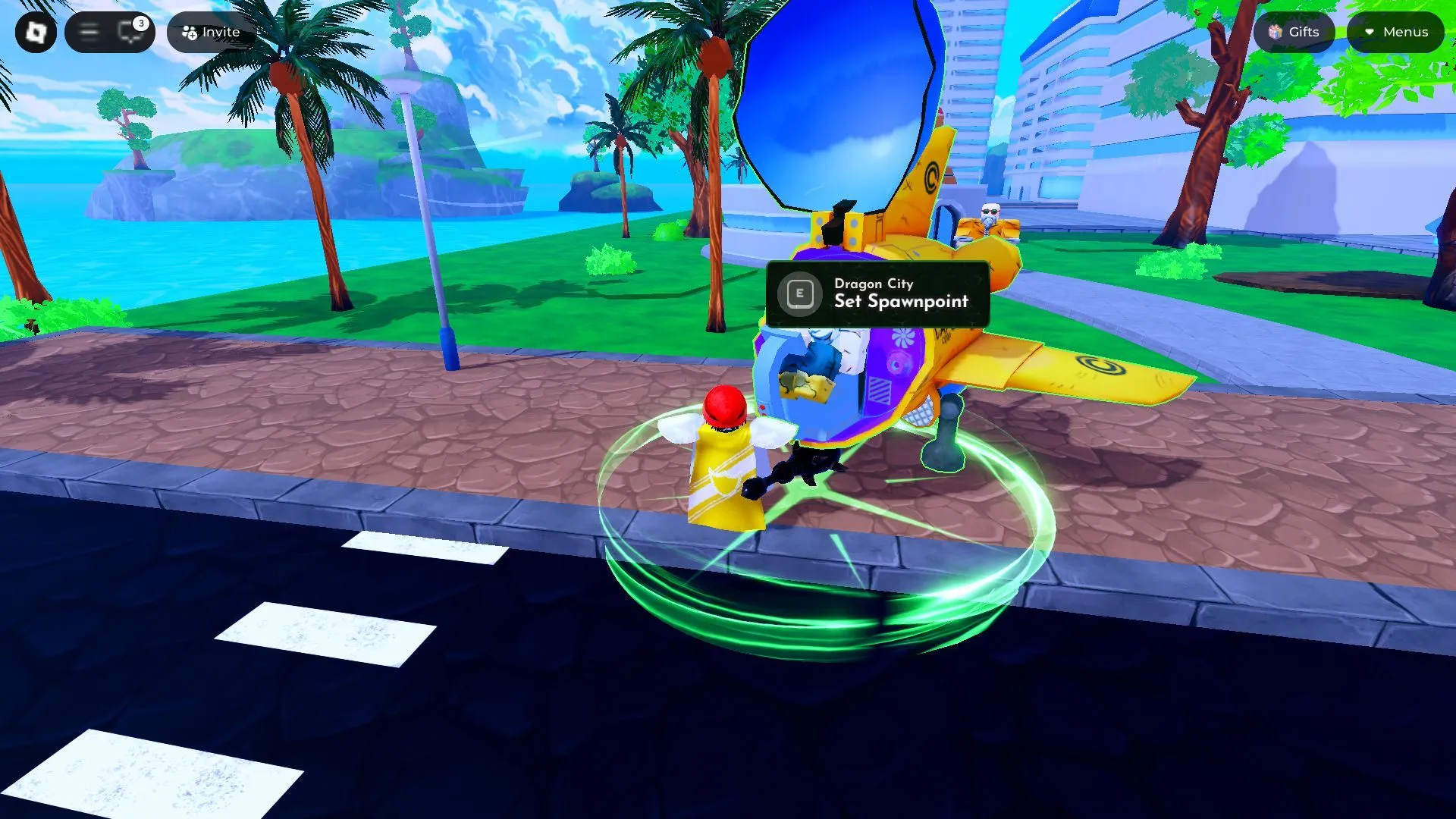Toggle the Gifts reward panel

[x=1294, y=32]
